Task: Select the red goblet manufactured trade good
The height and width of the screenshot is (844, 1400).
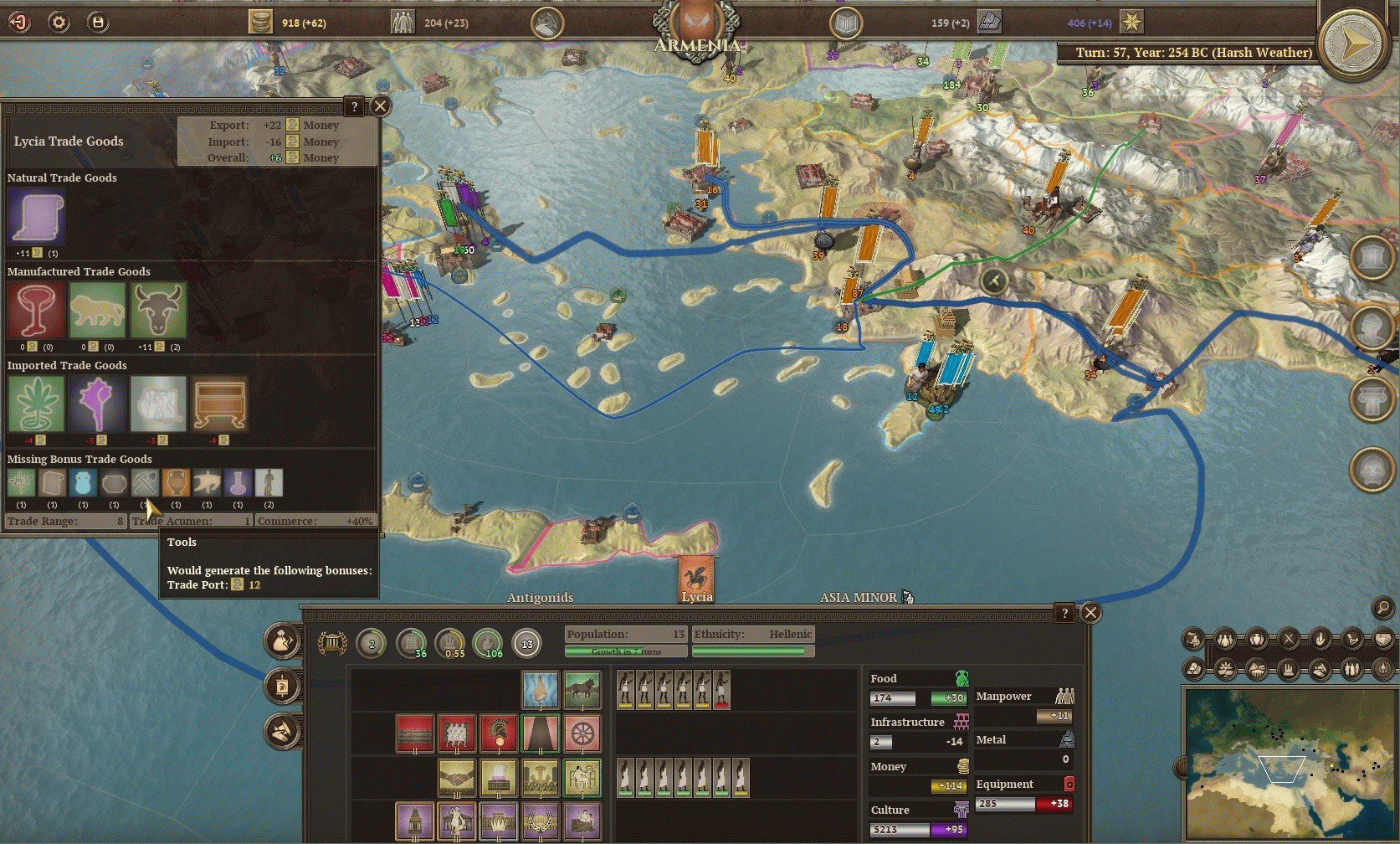Action: coord(36,311)
